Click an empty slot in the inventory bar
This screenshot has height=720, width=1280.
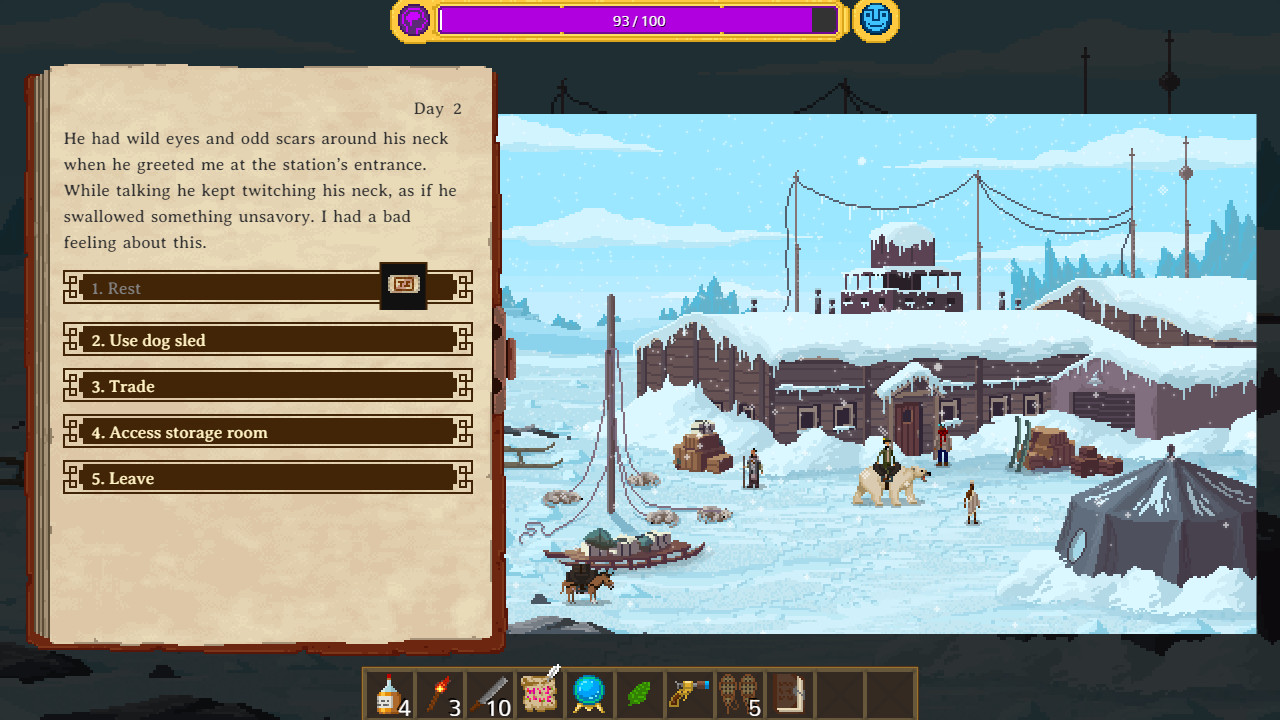838,695
